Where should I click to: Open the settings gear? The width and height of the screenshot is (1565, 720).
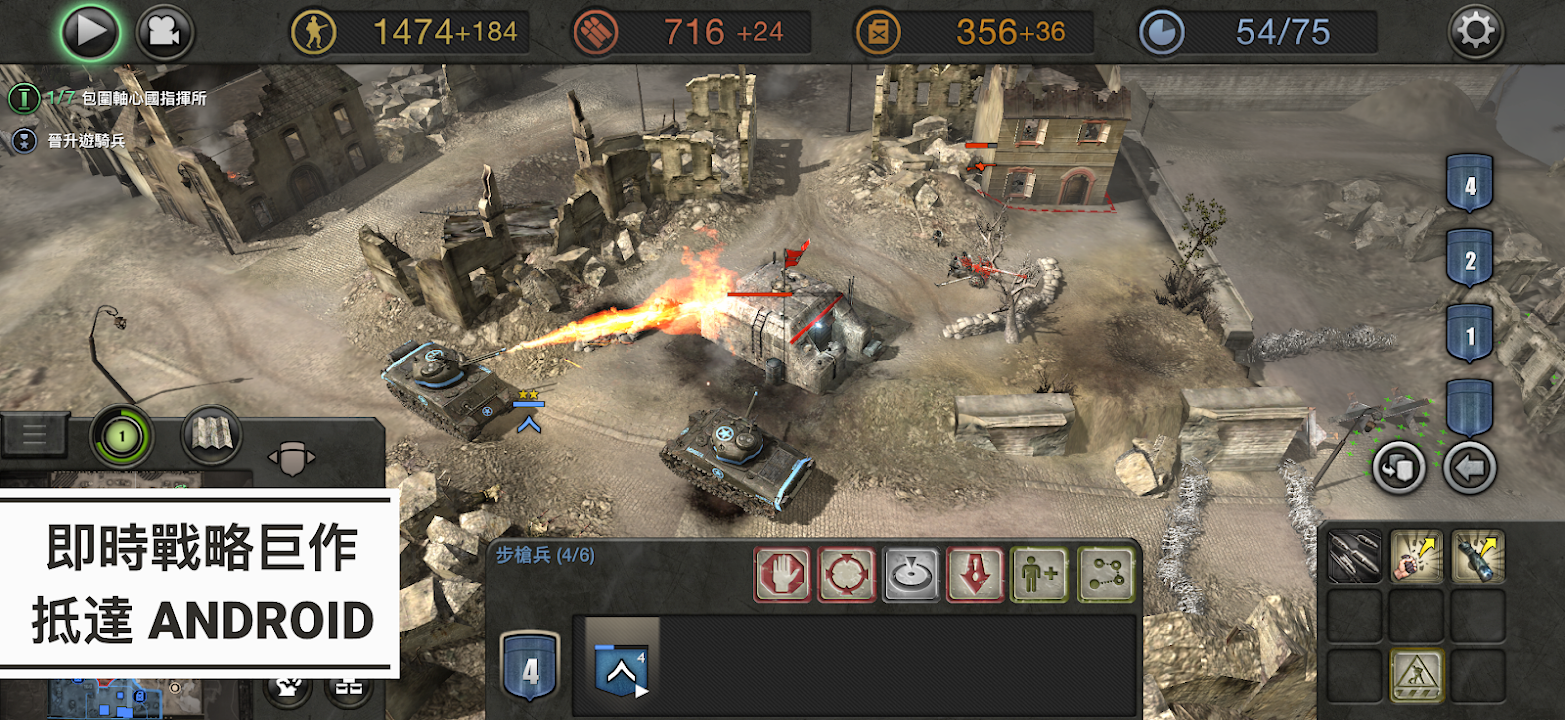[1475, 33]
